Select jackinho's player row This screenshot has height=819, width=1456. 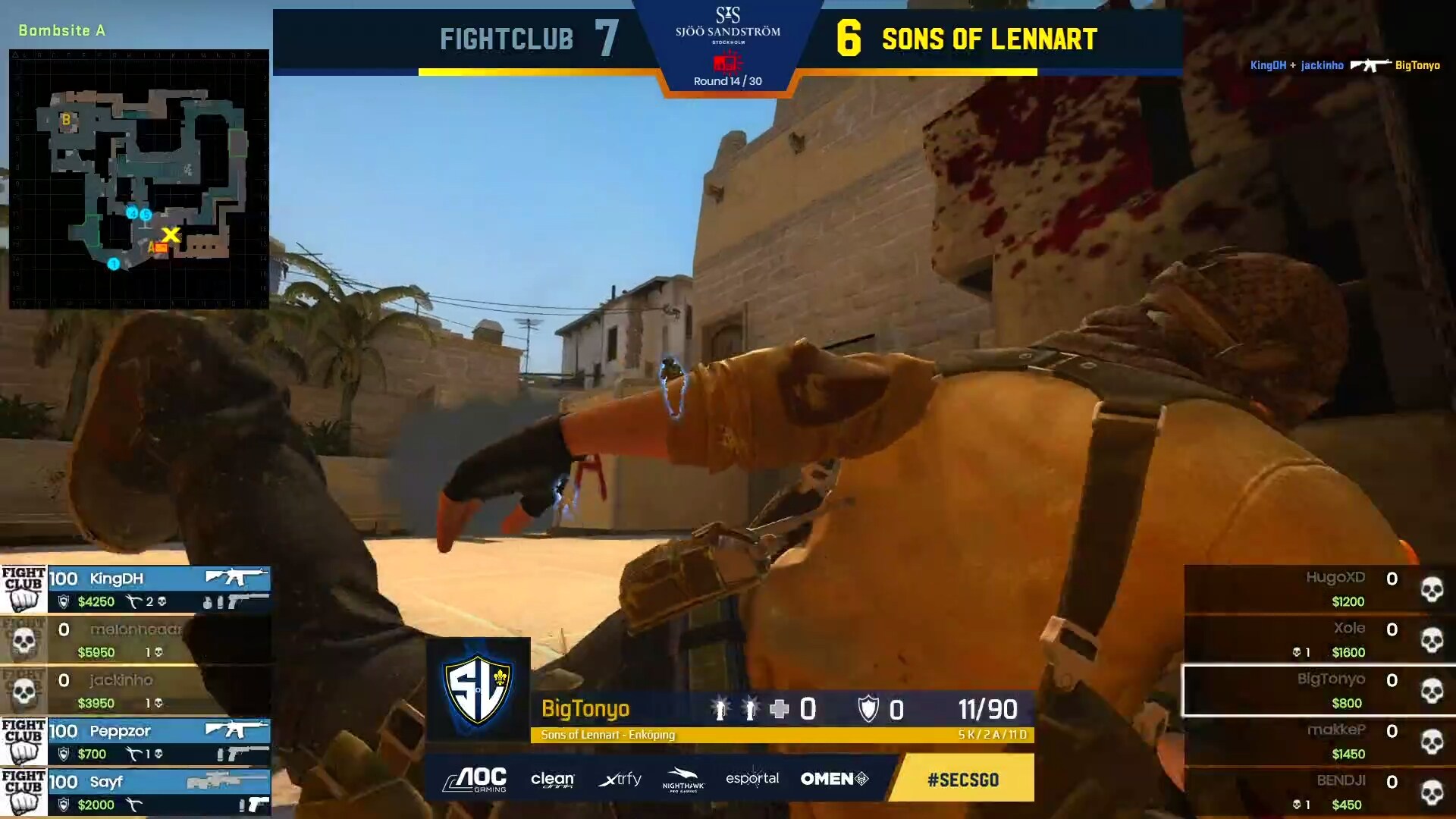point(136,691)
